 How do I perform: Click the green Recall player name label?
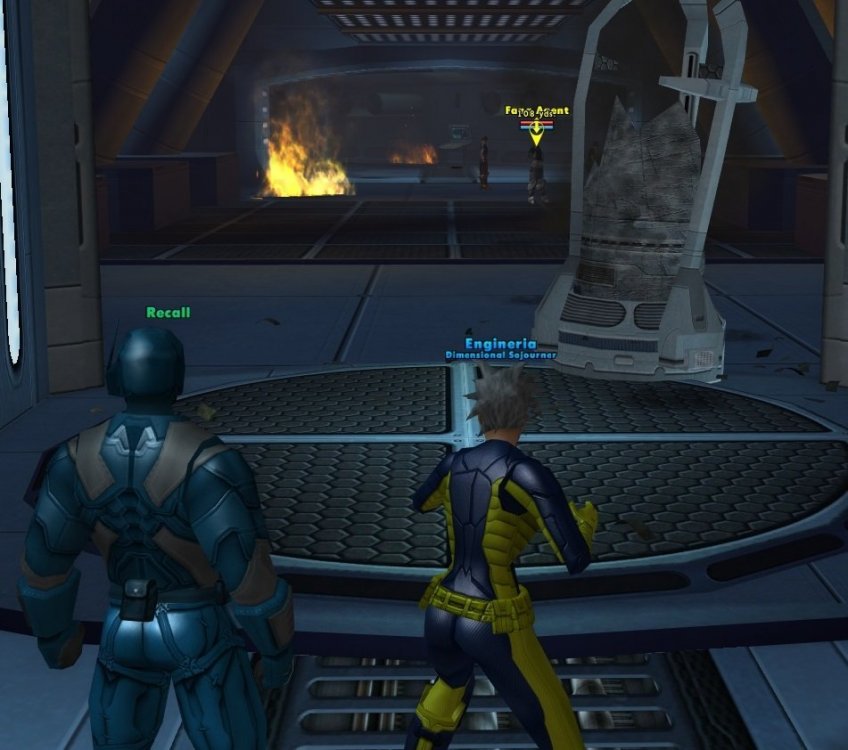(x=168, y=312)
